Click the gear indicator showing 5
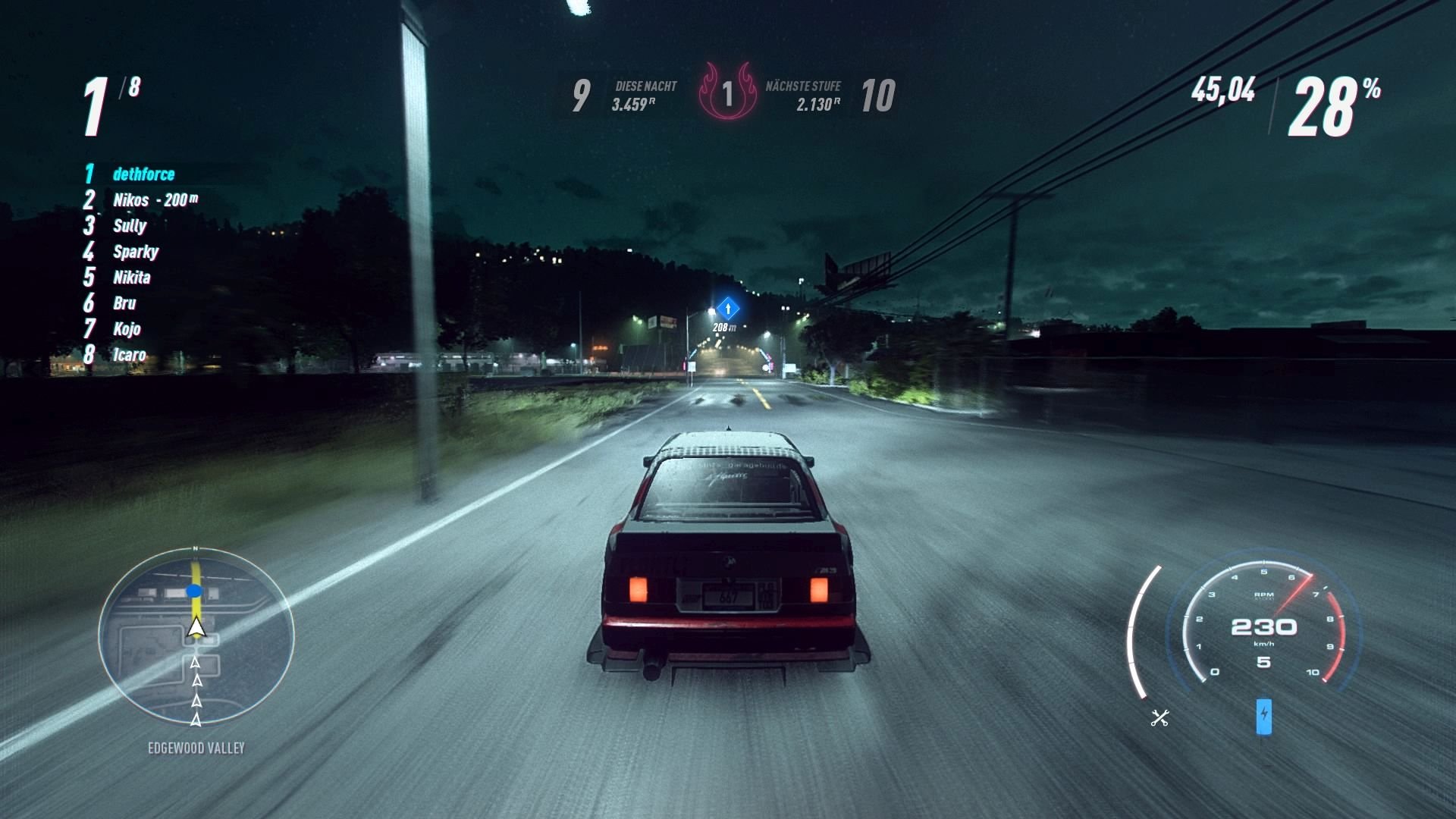1456x819 pixels. point(1263,662)
